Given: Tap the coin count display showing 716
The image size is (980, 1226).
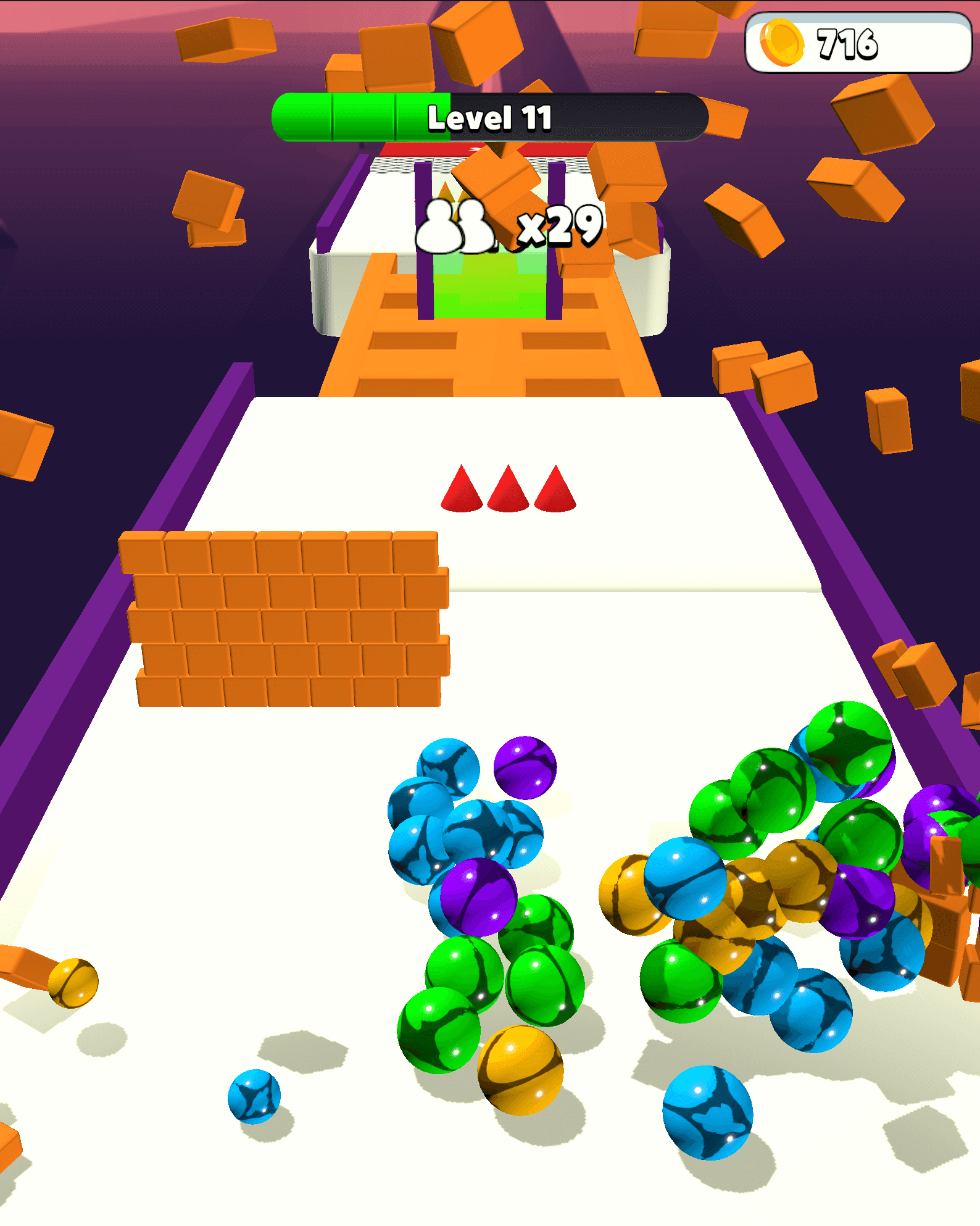Looking at the screenshot, I should [848, 43].
